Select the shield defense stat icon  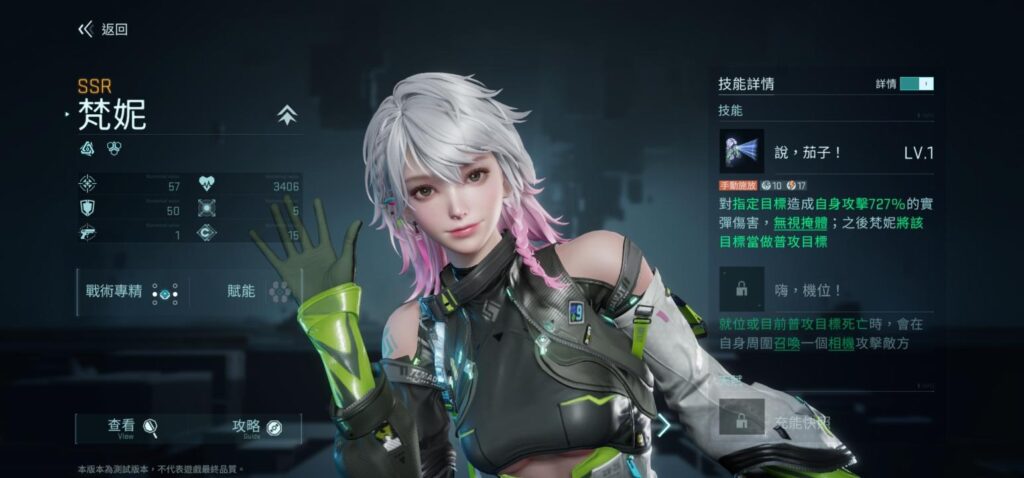[x=87, y=208]
